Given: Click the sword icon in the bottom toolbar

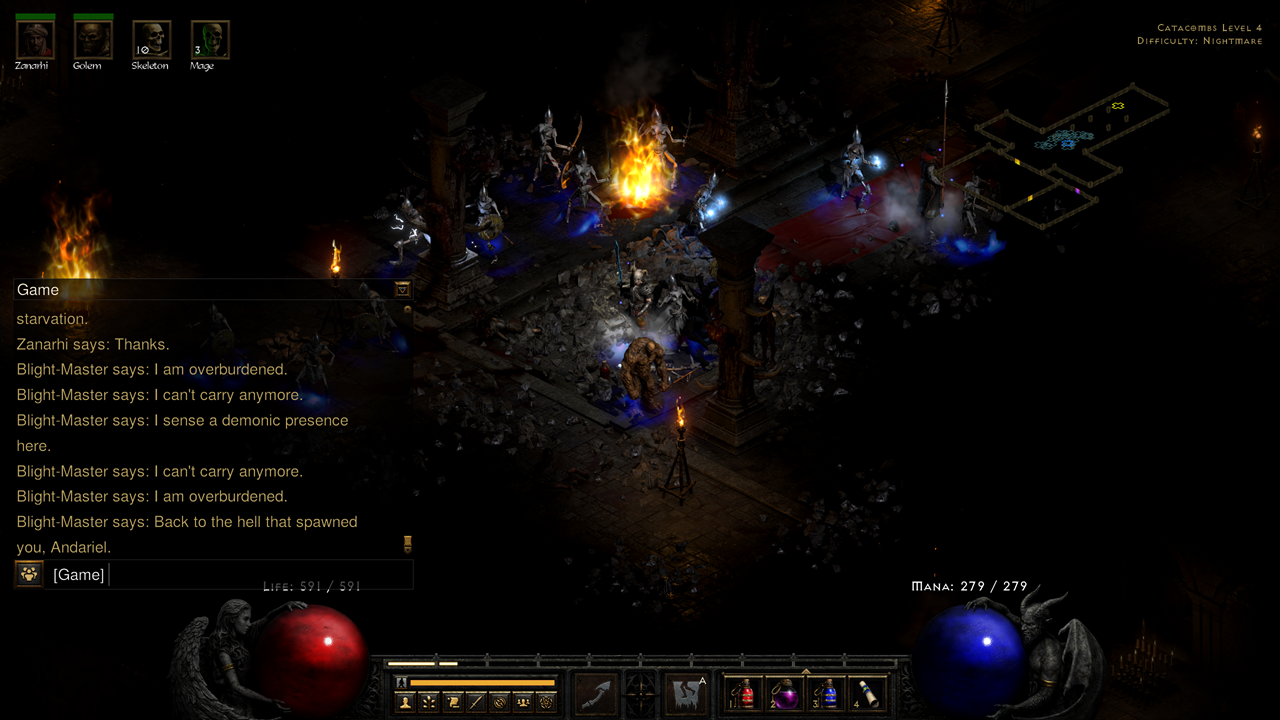Looking at the screenshot, I should 476,702.
